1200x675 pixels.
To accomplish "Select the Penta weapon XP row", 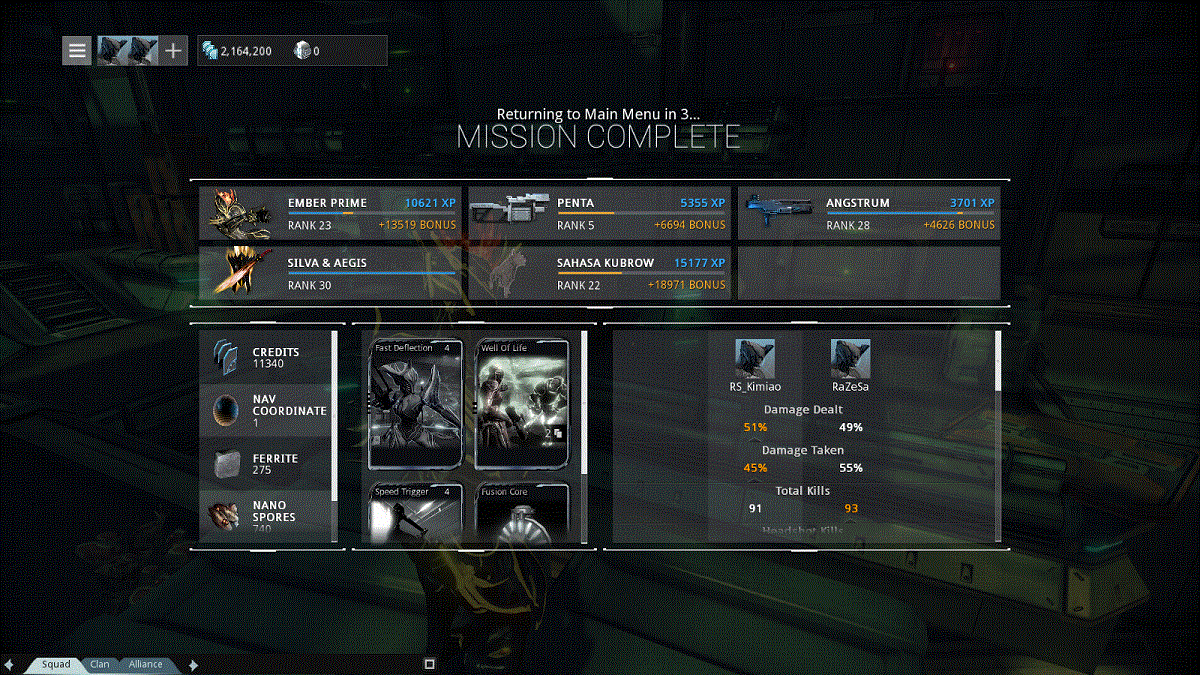I will click(598, 213).
